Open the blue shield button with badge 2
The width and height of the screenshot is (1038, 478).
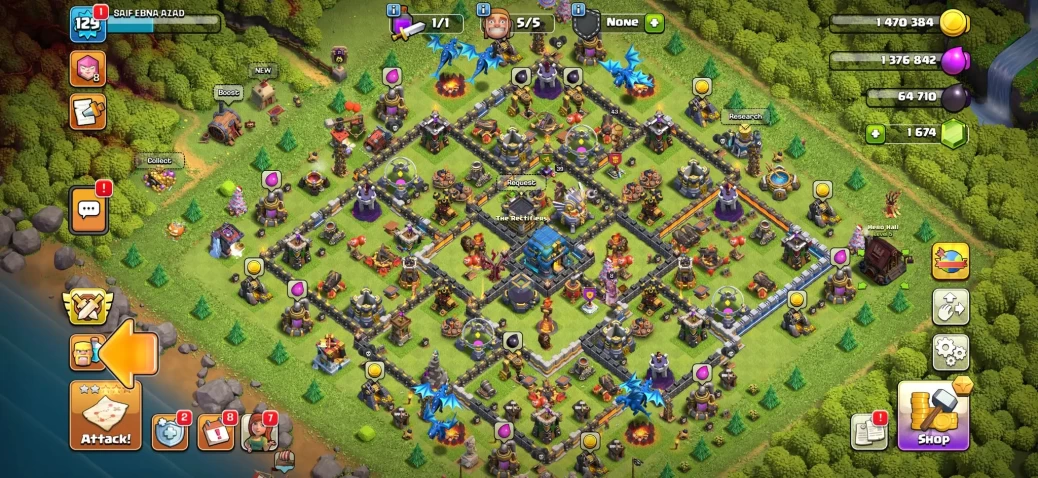[x=169, y=432]
